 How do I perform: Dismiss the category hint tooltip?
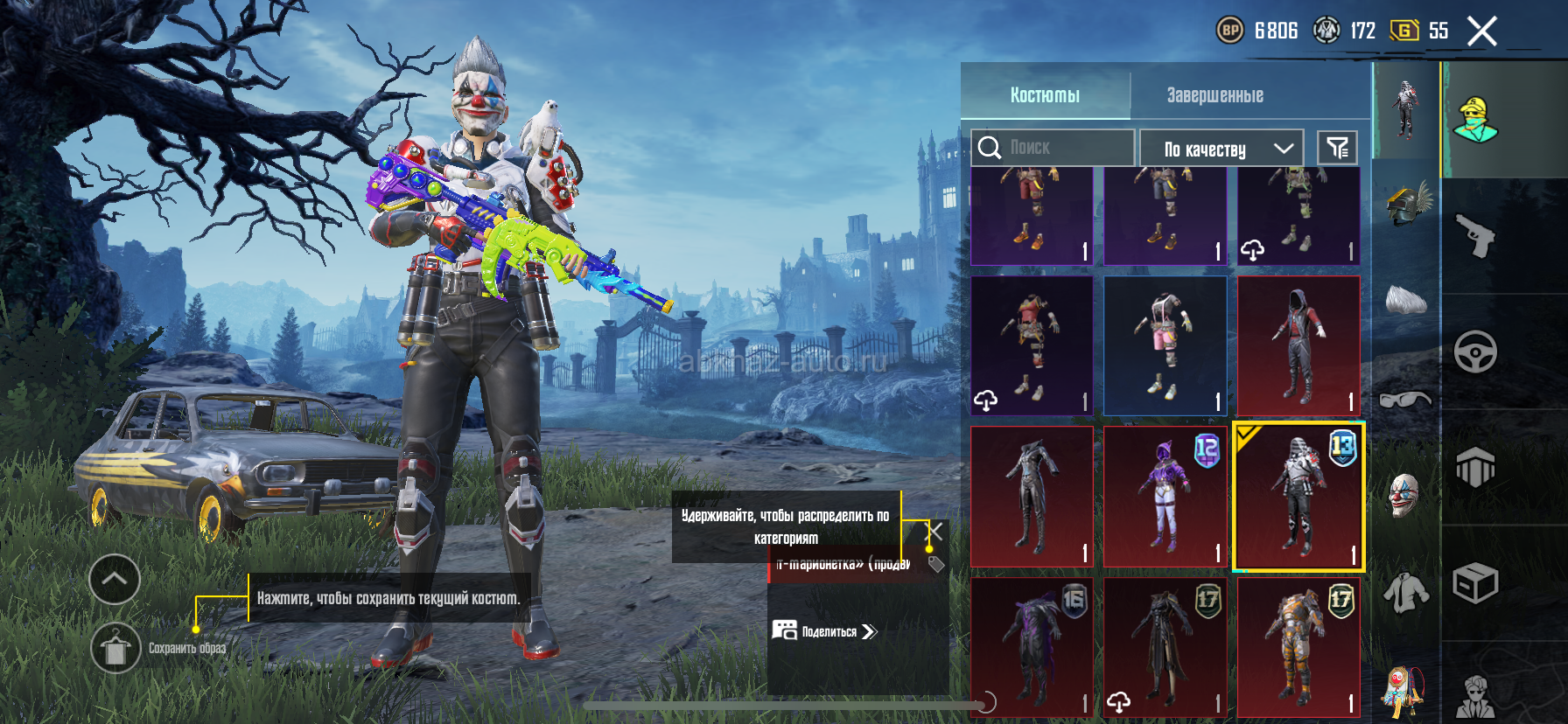pyautogui.click(x=935, y=532)
